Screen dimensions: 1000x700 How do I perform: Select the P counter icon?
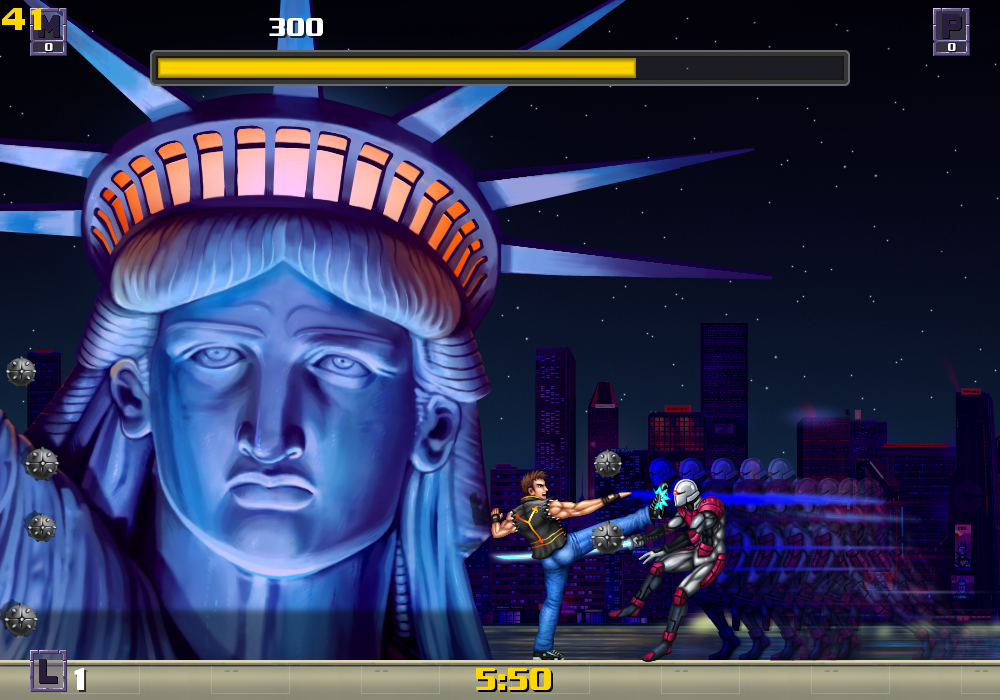[x=951, y=31]
